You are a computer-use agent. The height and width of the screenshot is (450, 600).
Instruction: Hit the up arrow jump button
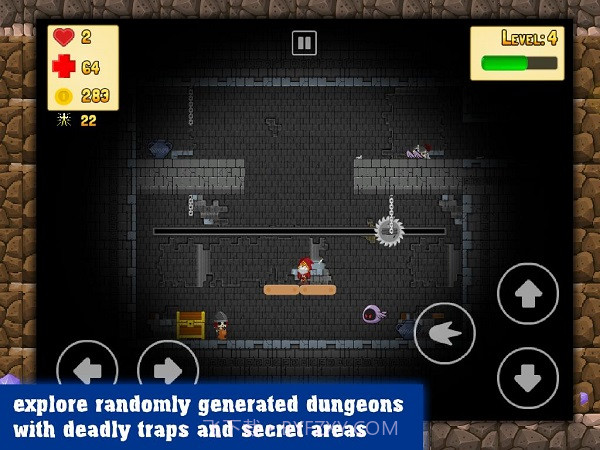[528, 294]
